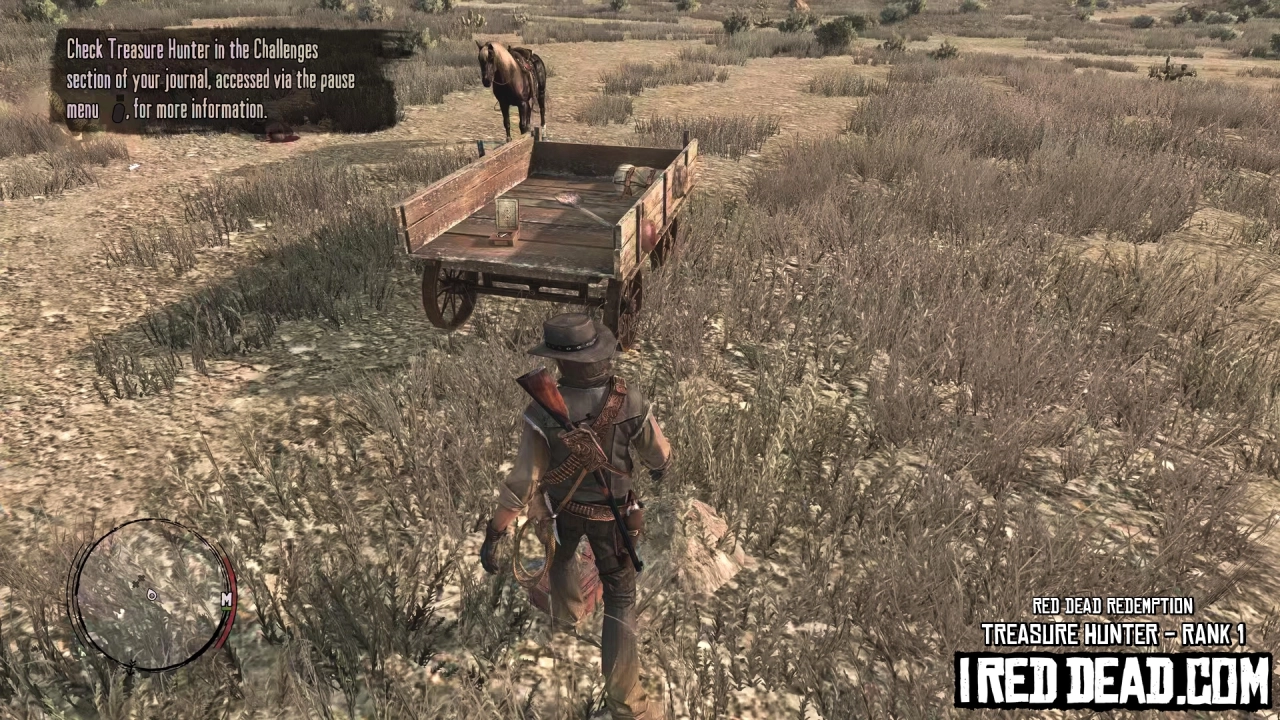The width and height of the screenshot is (1280, 720).
Task: Select the treasure map on the wagon bed
Action: tap(506, 213)
